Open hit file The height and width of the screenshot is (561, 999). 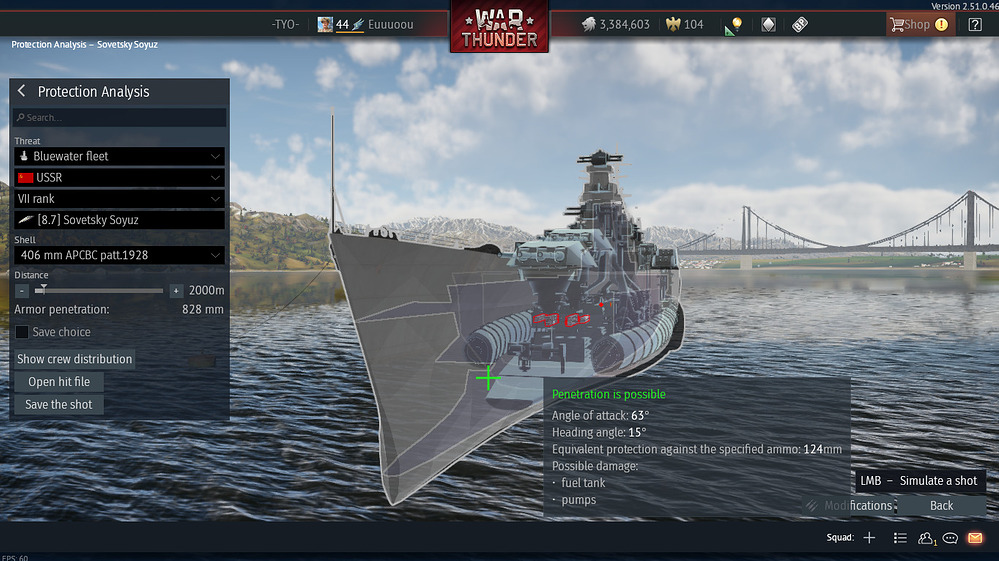59,382
